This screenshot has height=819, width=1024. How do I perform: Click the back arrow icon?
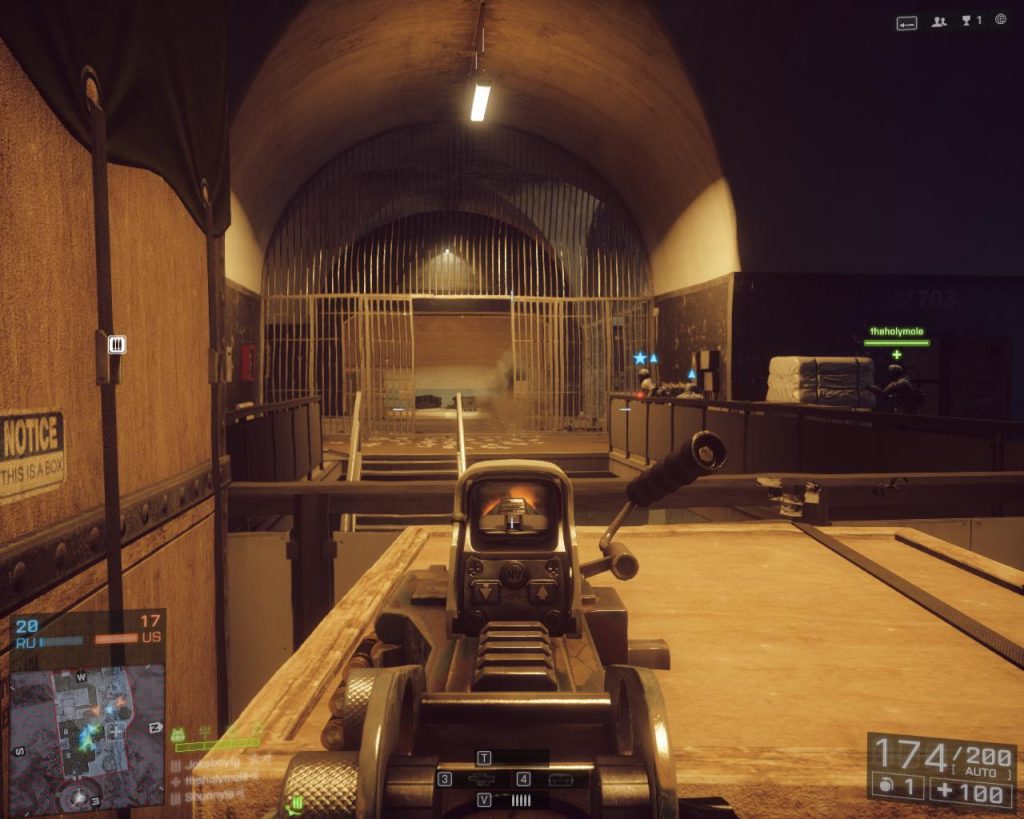pyautogui.click(x=907, y=22)
